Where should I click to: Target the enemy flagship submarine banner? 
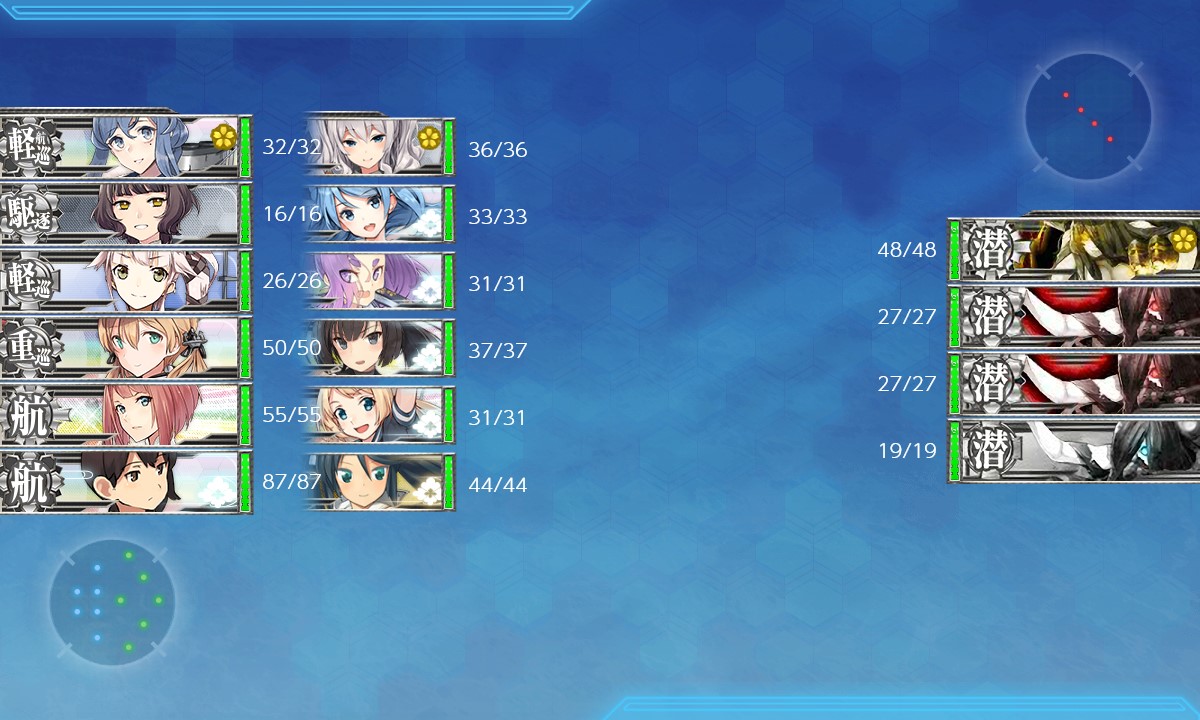[x=1075, y=249]
